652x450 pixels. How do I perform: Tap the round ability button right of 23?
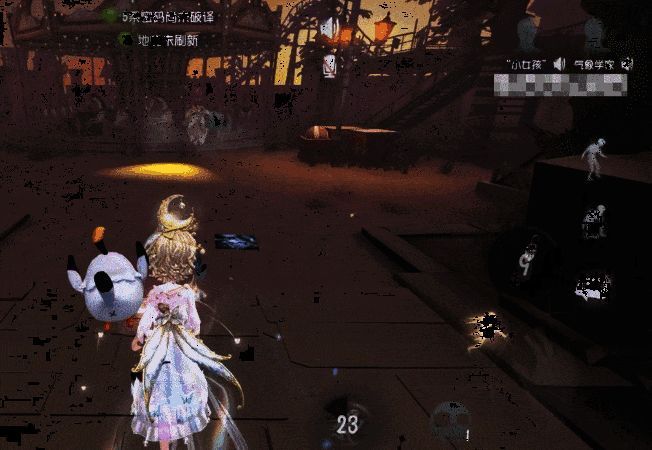point(448,422)
